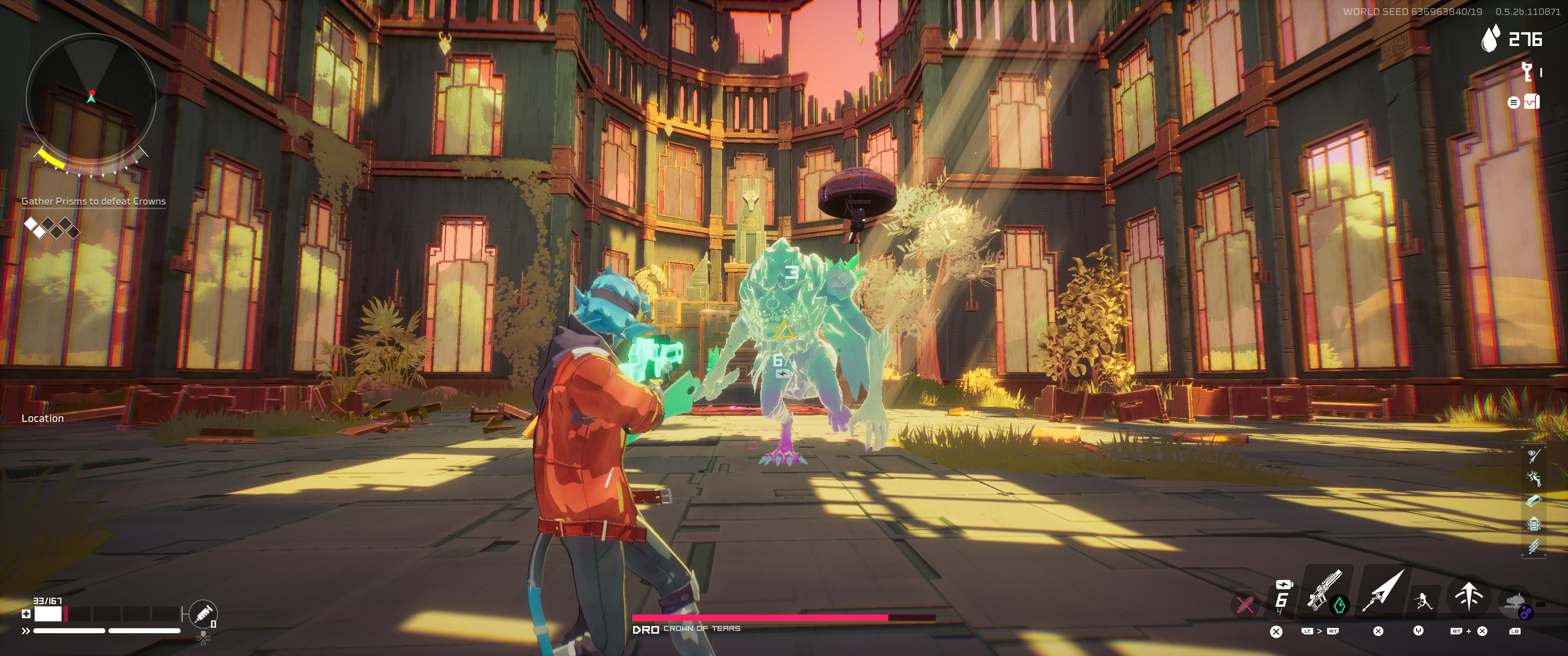Select the Gather Prisms objective tracker
Screen dimensions: 1568x656
click(93, 201)
